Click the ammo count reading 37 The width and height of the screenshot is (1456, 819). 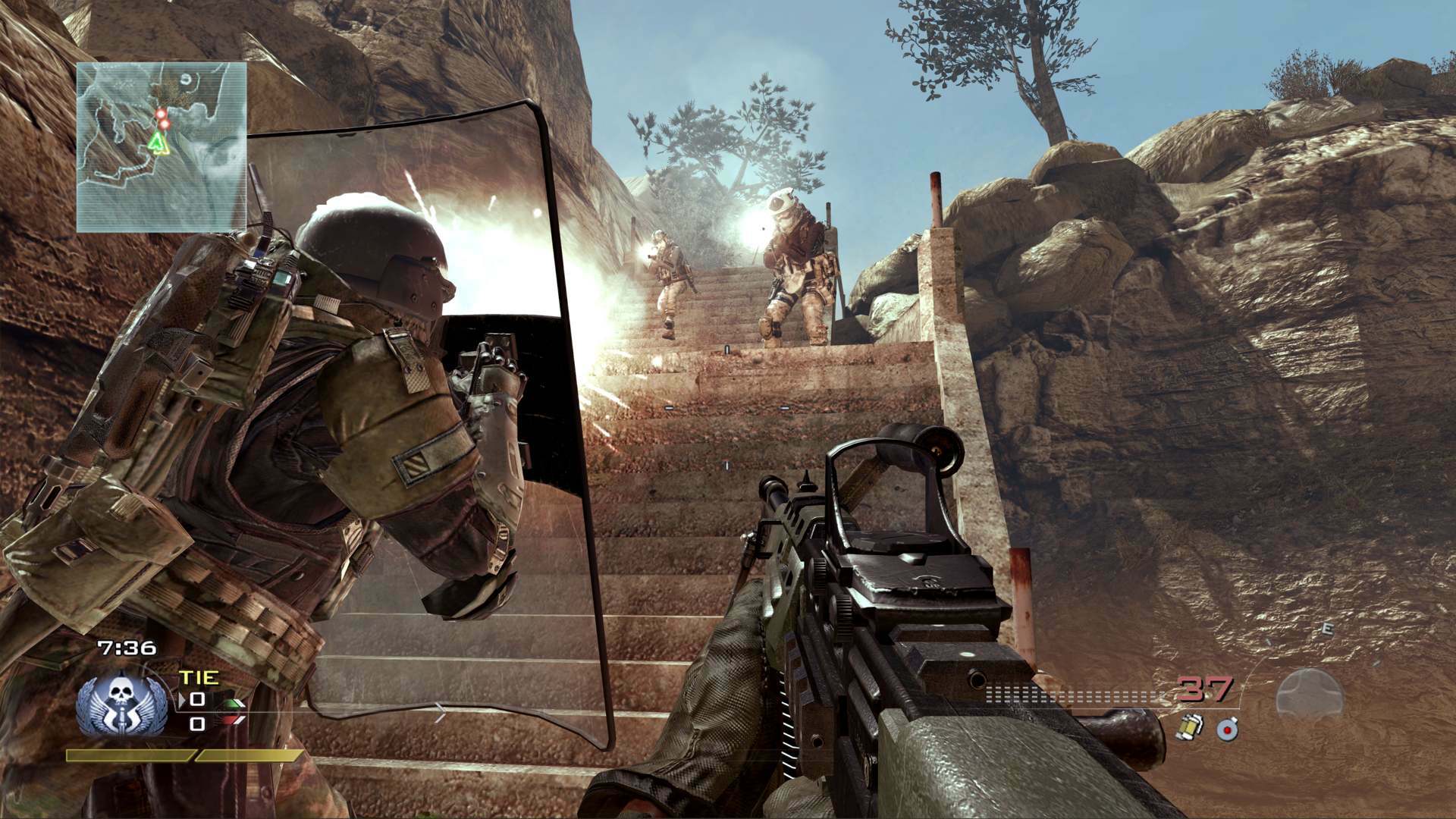pyautogui.click(x=1203, y=689)
